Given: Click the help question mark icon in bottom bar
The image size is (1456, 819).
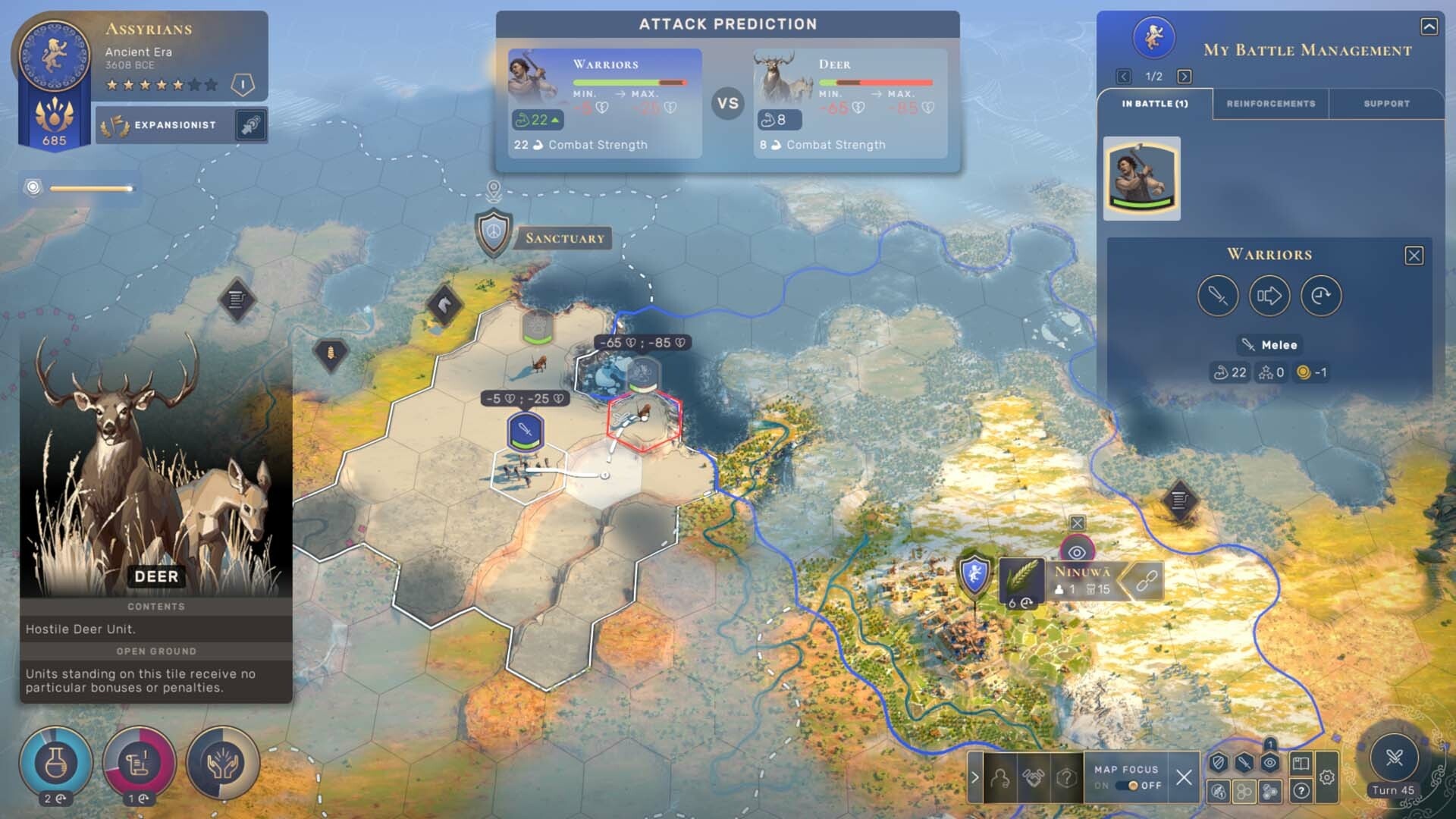Looking at the screenshot, I should point(1067,777).
